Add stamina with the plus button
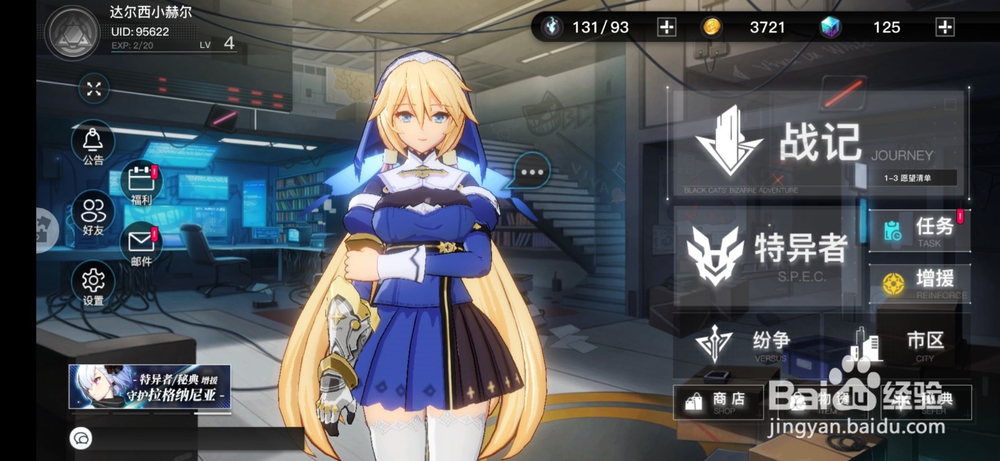This screenshot has width=1000, height=461. (x=666, y=27)
